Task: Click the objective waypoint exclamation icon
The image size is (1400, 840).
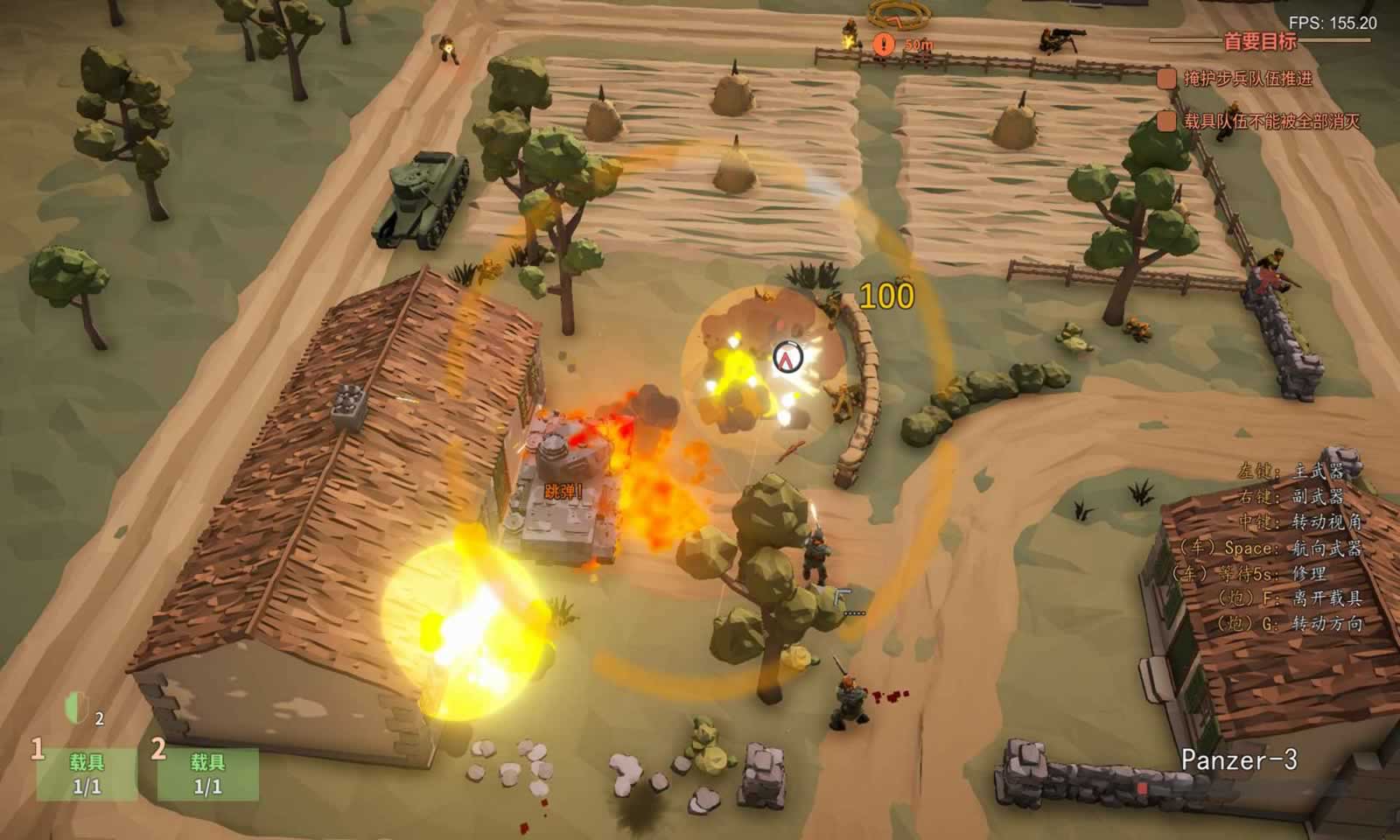Action: pyautogui.click(x=883, y=41)
